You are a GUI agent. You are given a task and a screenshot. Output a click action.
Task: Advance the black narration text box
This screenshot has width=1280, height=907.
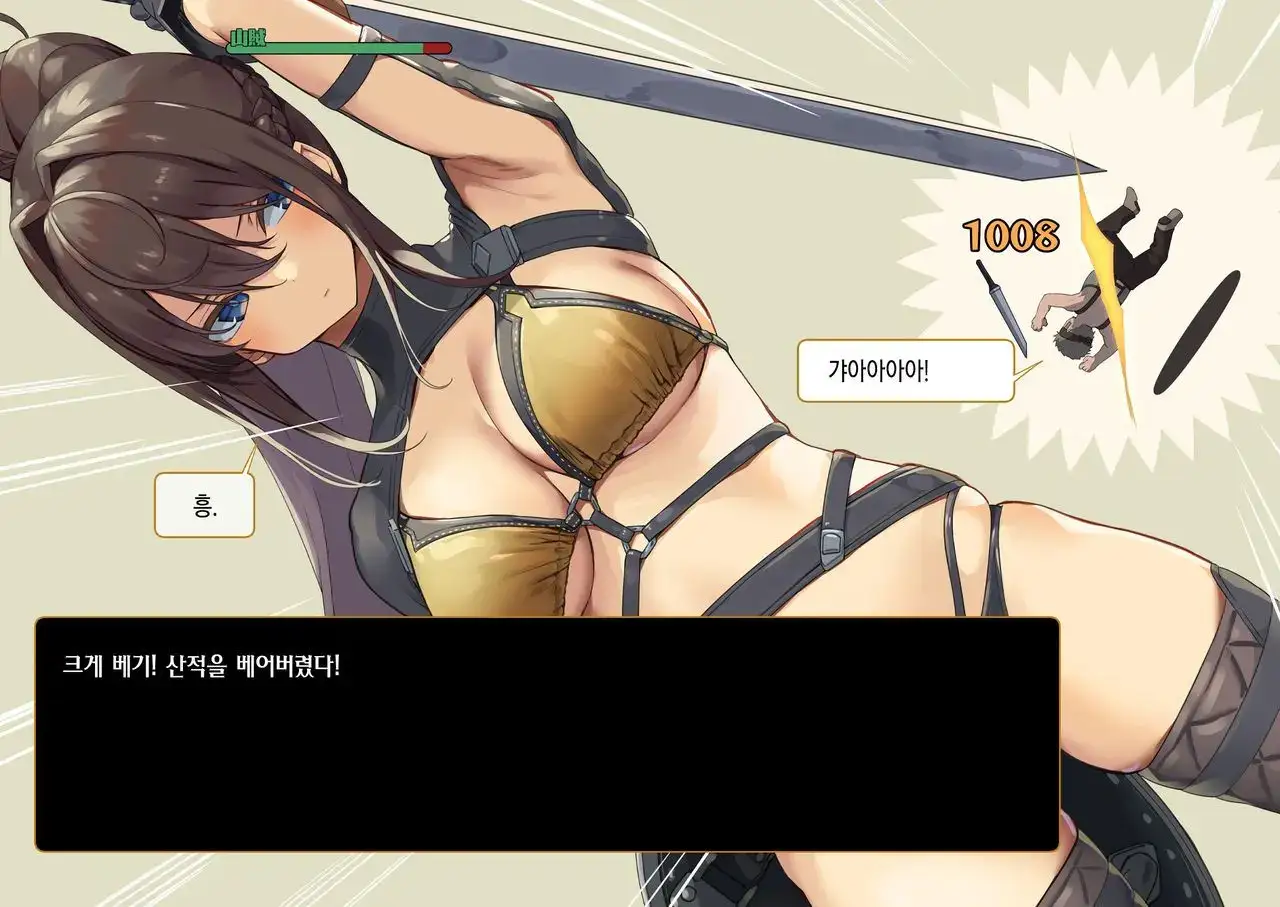tap(546, 734)
